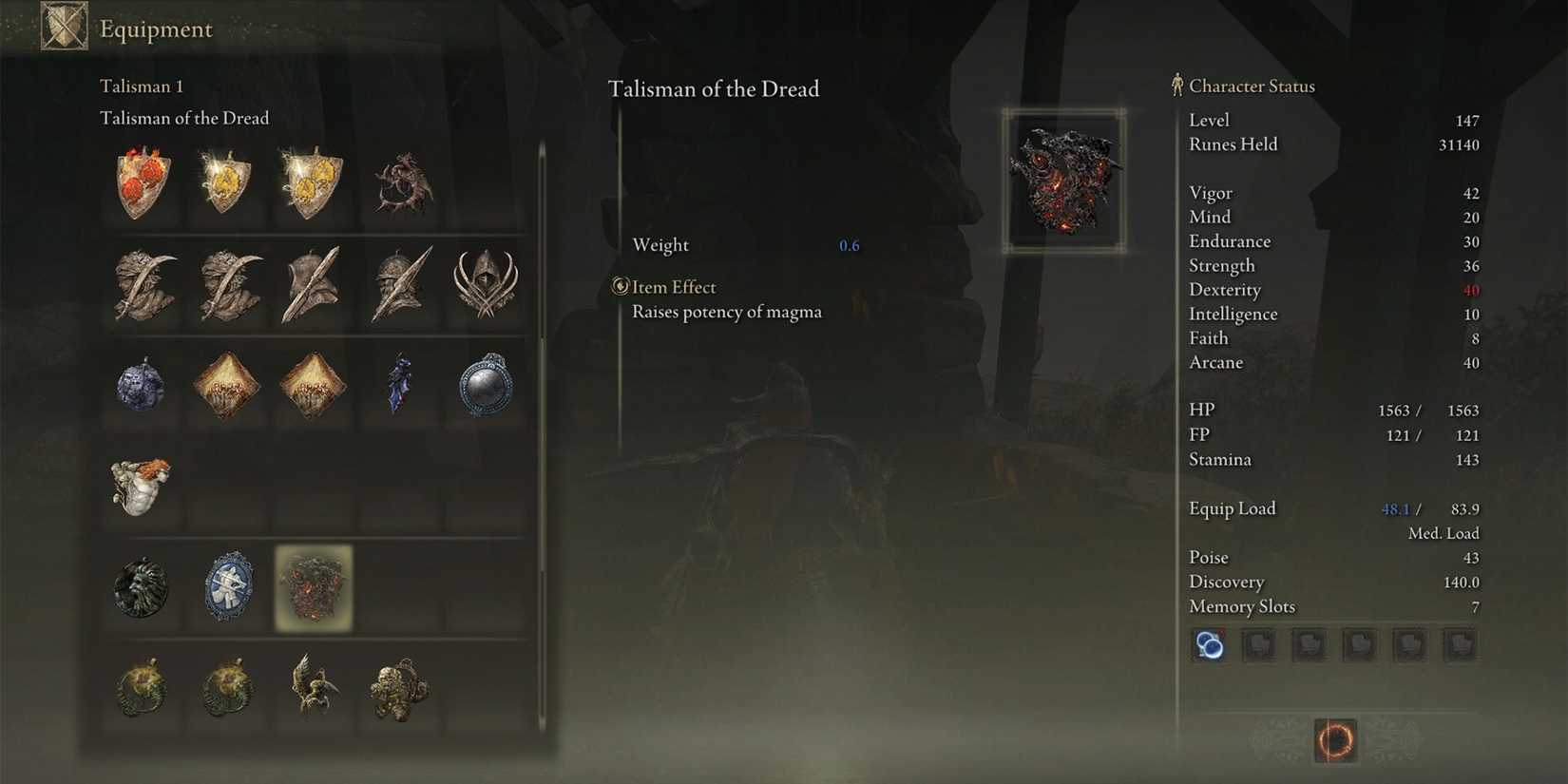Click the last empty memory slot
Viewport: 1568px width, 784px height.
[1461, 644]
